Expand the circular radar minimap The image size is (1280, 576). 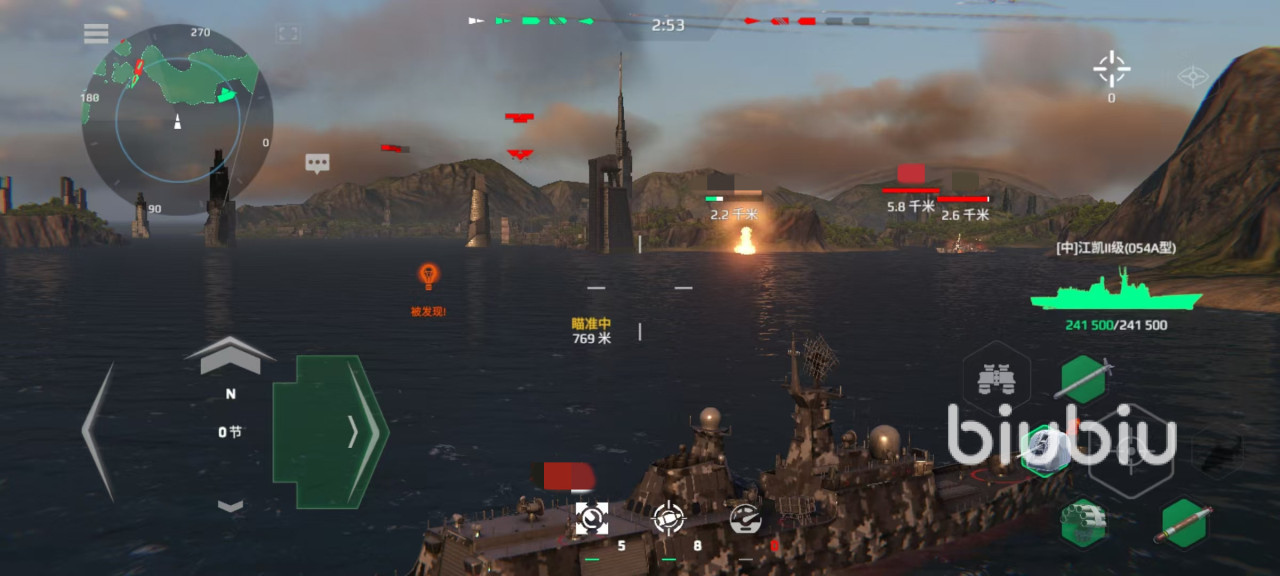coord(177,120)
